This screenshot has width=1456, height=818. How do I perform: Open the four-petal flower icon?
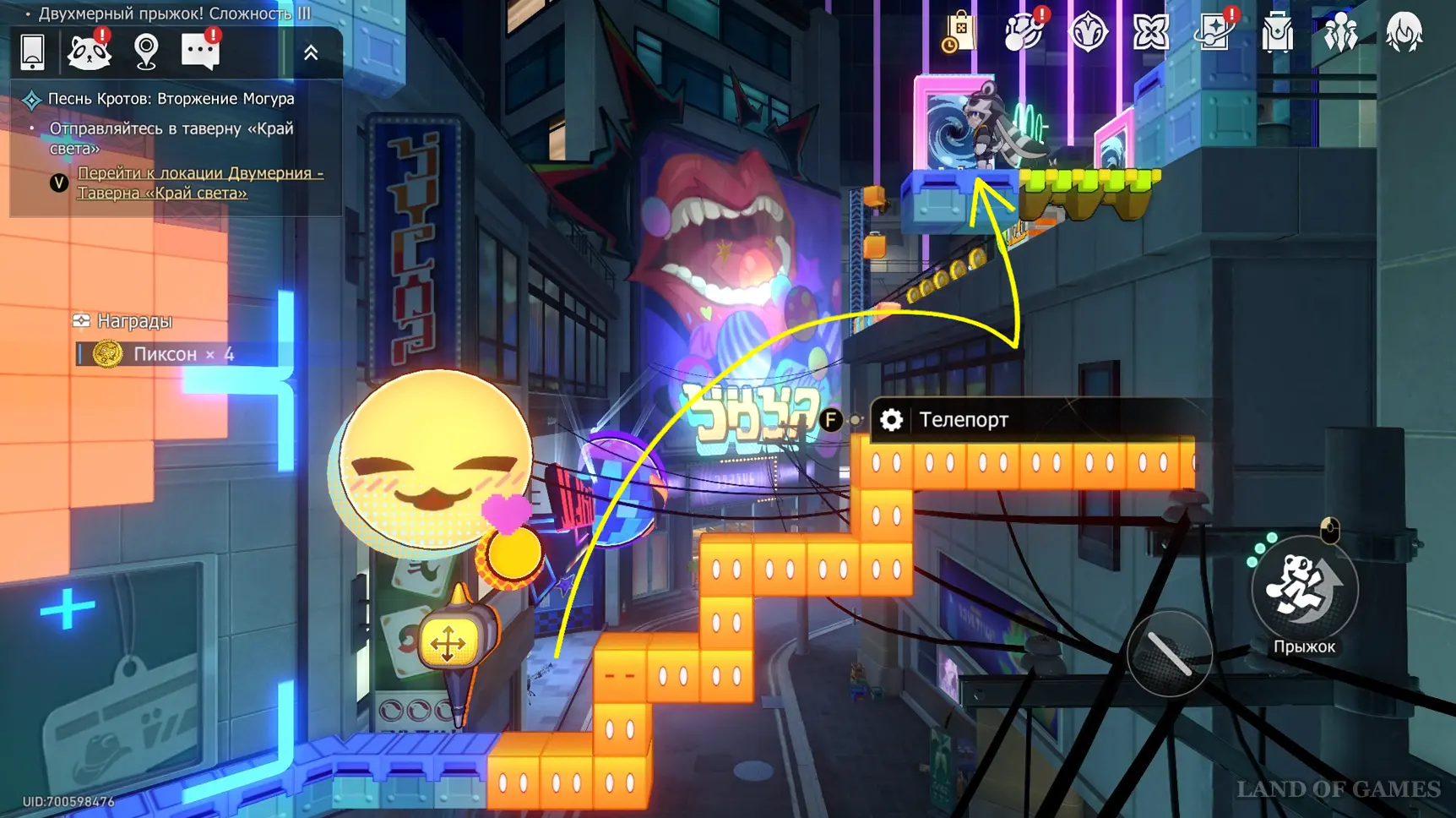(x=1151, y=34)
